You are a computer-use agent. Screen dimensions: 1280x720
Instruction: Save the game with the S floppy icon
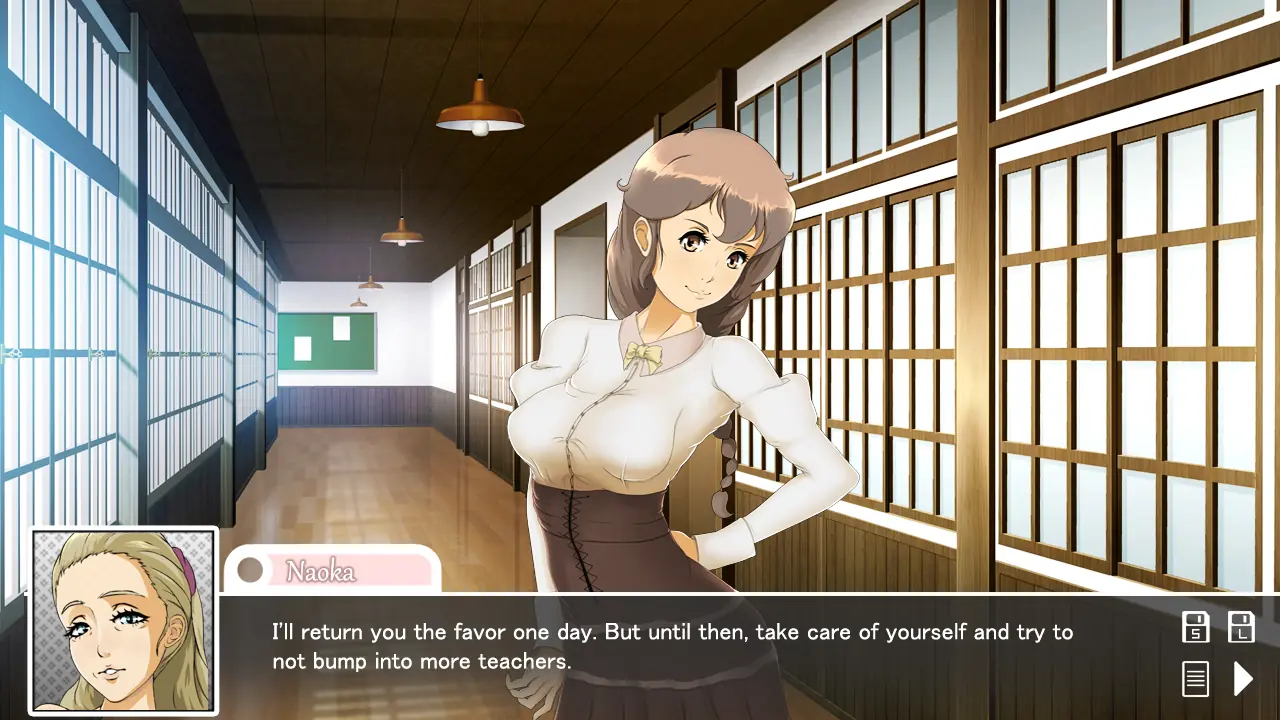1195,627
